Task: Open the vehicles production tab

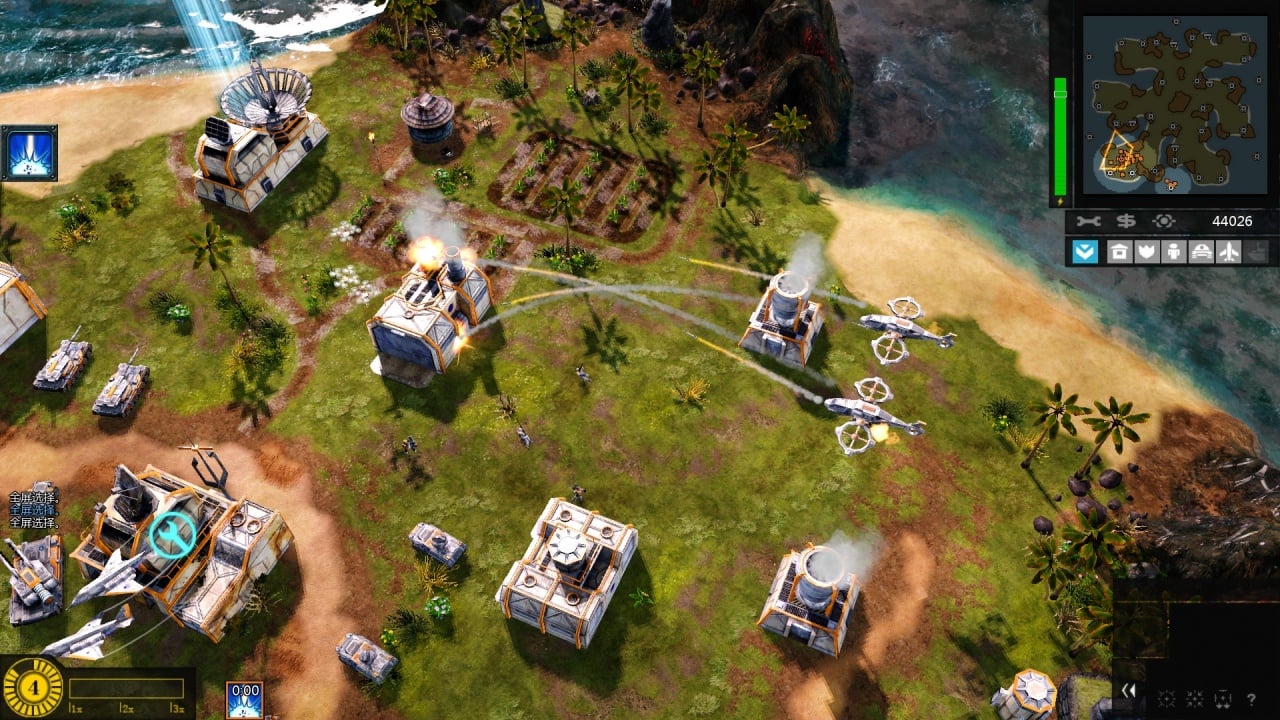Action: (x=1201, y=251)
